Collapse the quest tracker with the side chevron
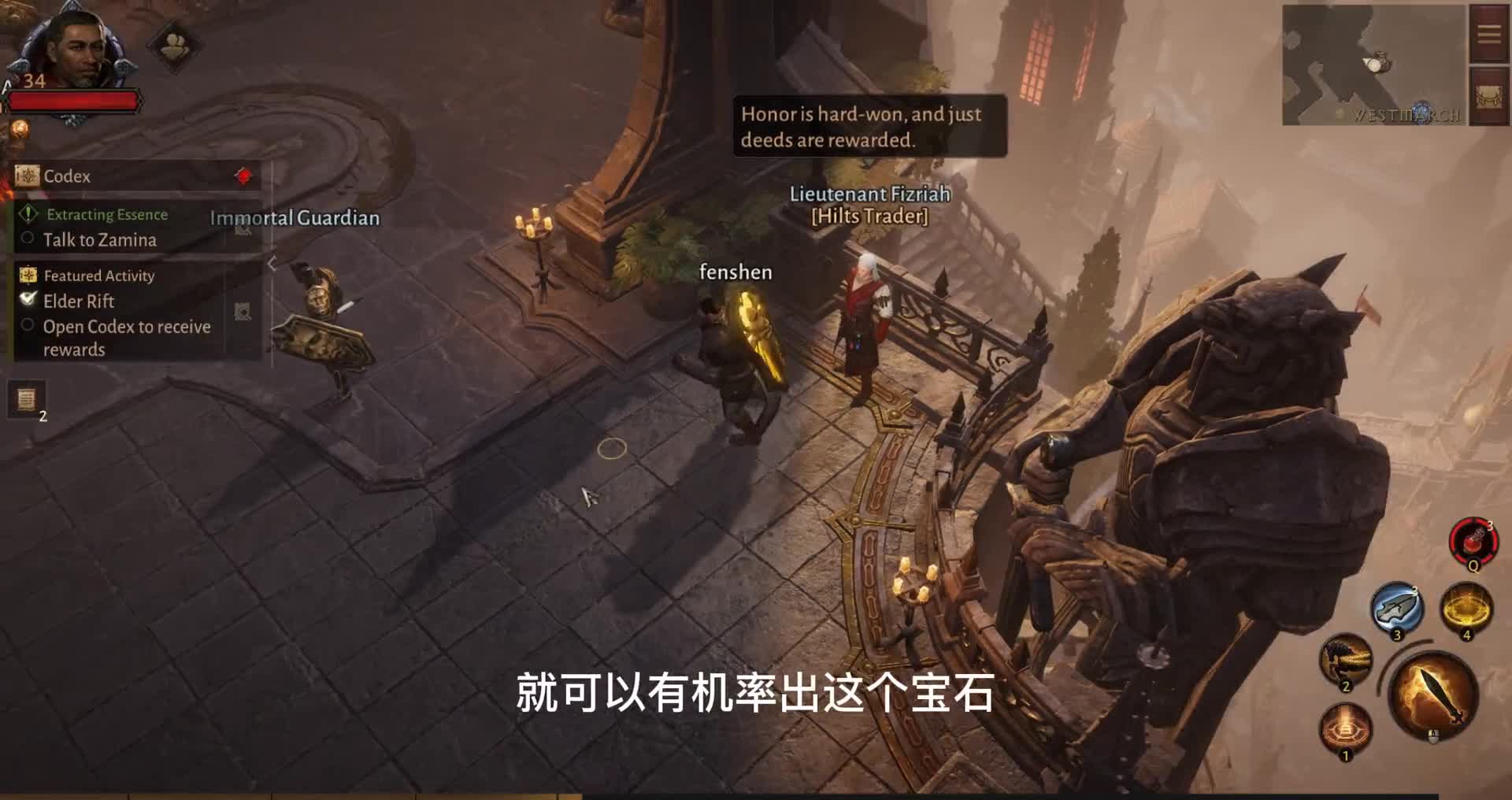 click(273, 262)
